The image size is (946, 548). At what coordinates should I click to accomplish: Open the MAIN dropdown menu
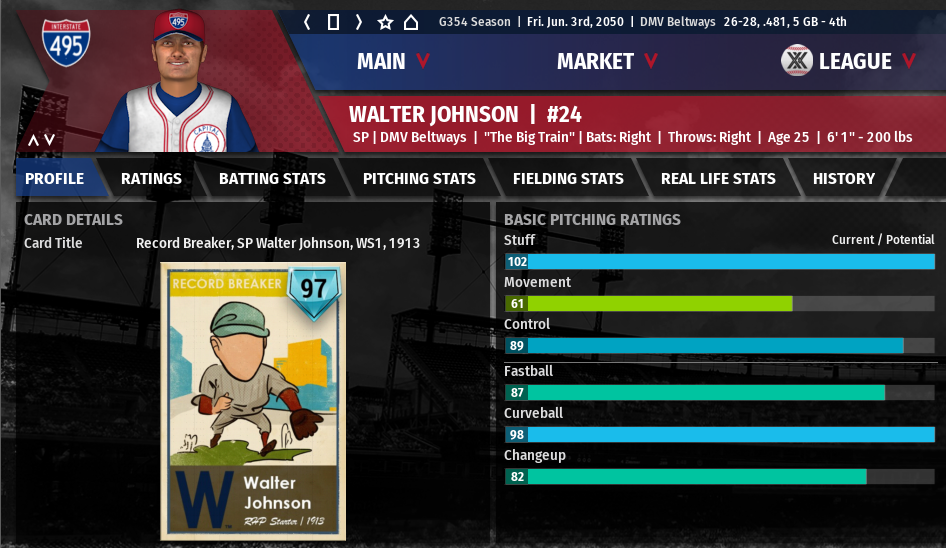pos(393,61)
